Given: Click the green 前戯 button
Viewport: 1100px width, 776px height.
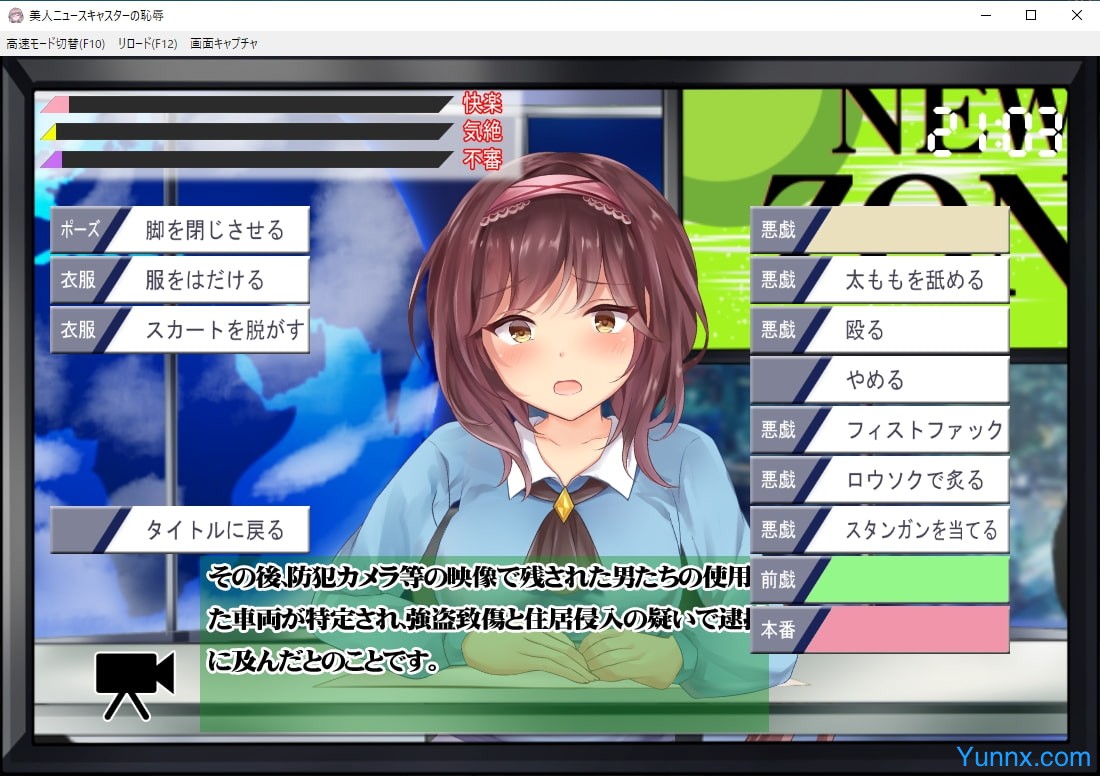Looking at the screenshot, I should (880, 580).
